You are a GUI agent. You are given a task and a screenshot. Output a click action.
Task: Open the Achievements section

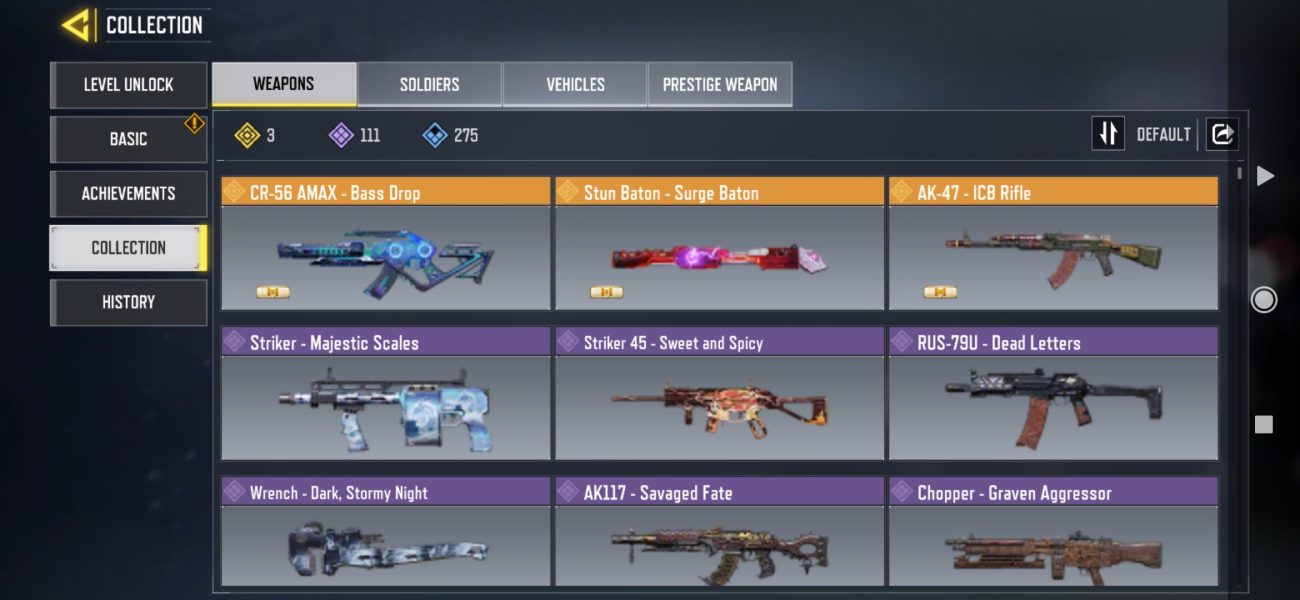click(x=128, y=193)
